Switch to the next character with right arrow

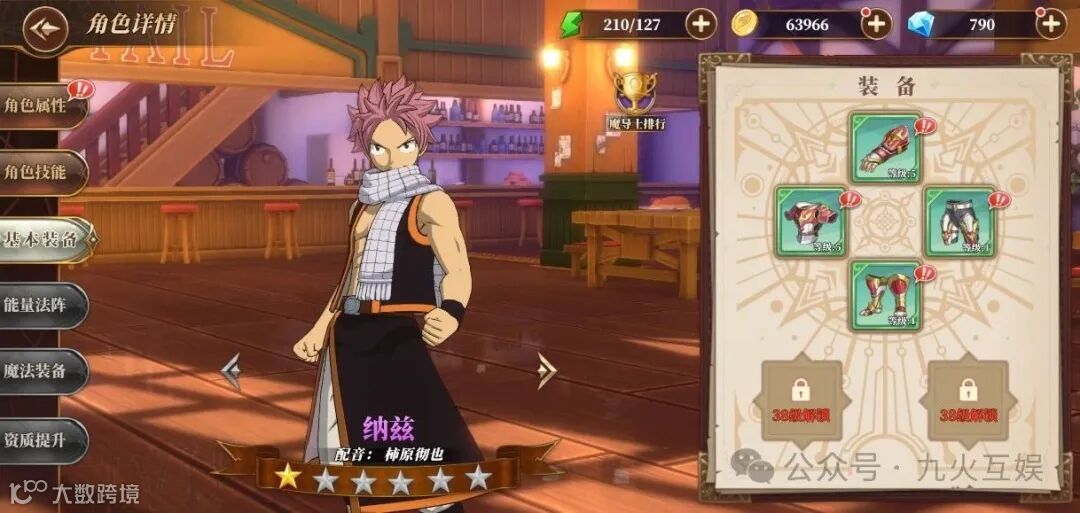(x=546, y=371)
